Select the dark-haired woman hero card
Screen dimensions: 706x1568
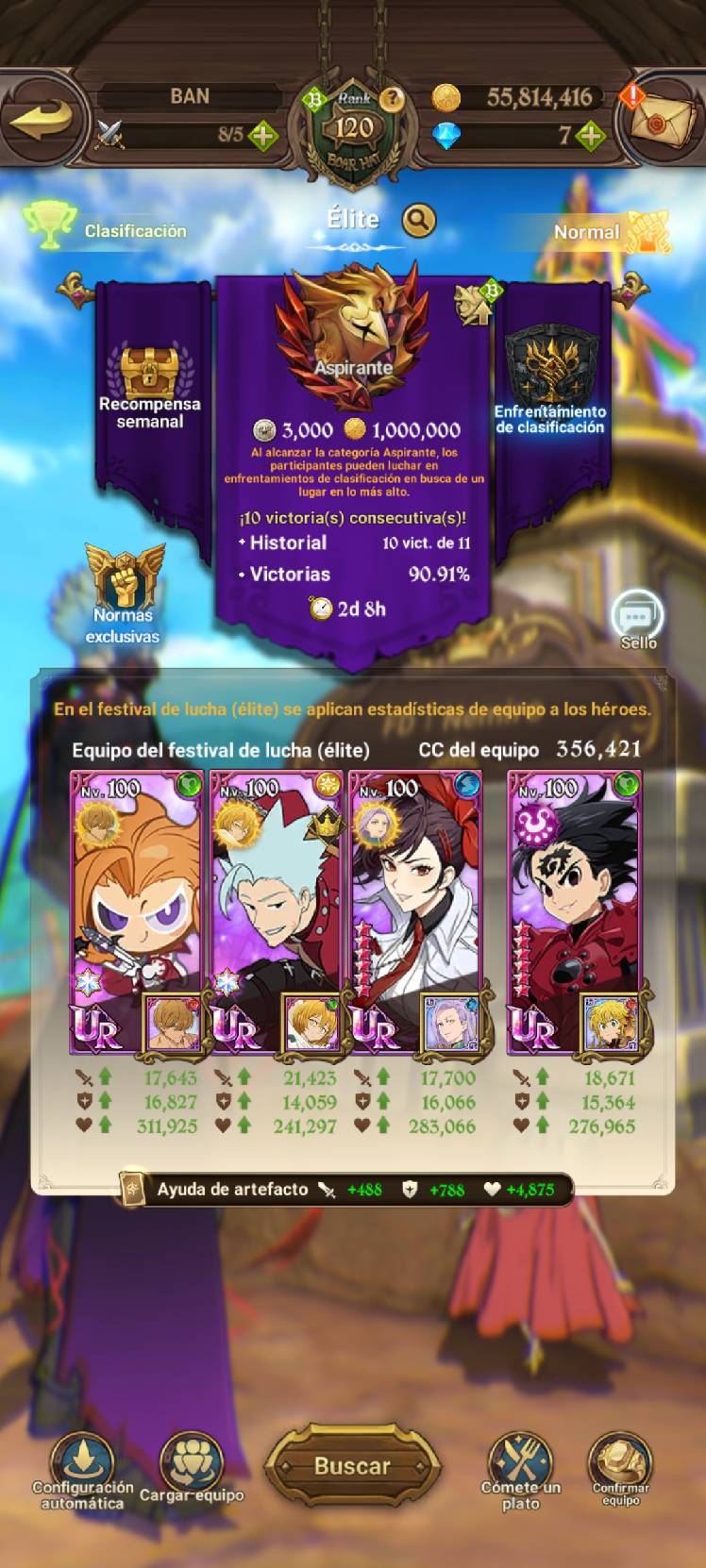click(416, 910)
